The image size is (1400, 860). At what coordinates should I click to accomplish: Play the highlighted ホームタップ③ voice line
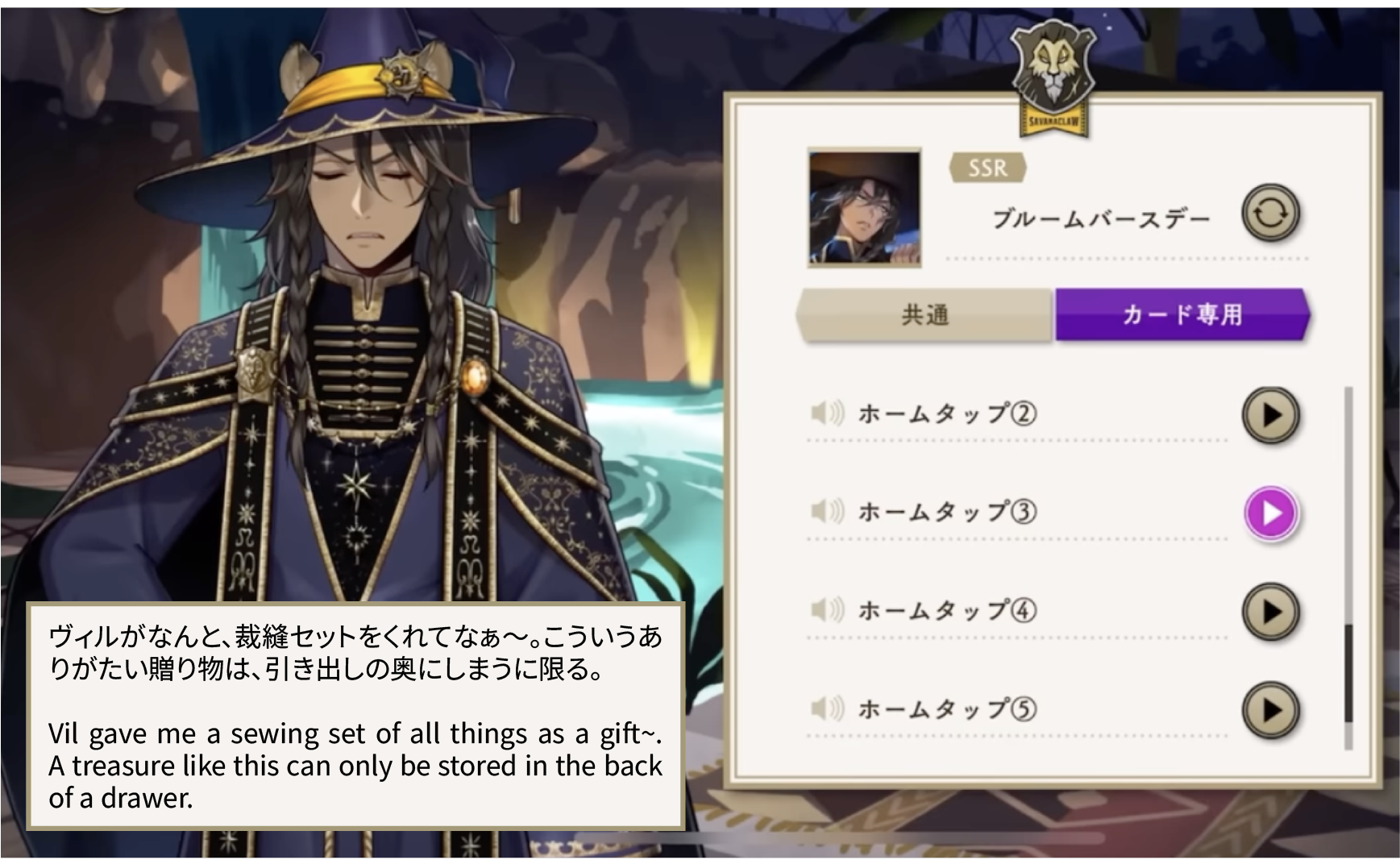(x=1270, y=513)
